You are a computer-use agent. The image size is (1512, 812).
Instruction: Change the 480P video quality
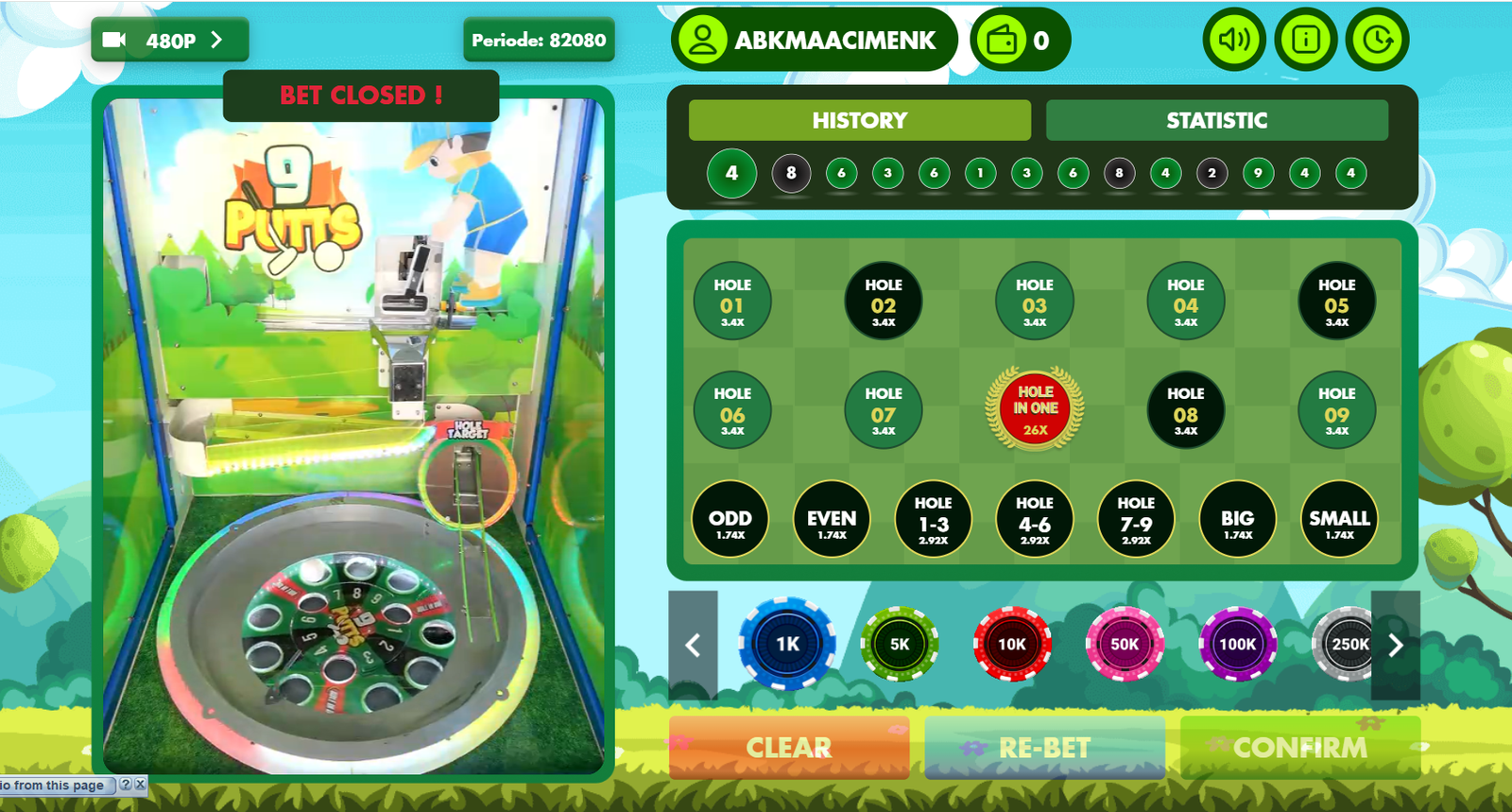click(x=170, y=41)
